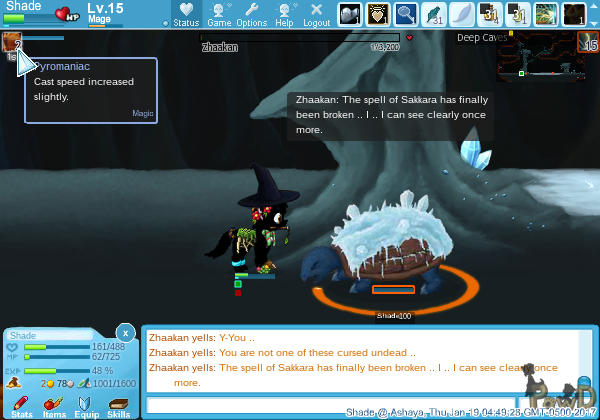600x420 pixels.
Task: Select the Pyromaniac buff icon
Action: click(x=12, y=41)
